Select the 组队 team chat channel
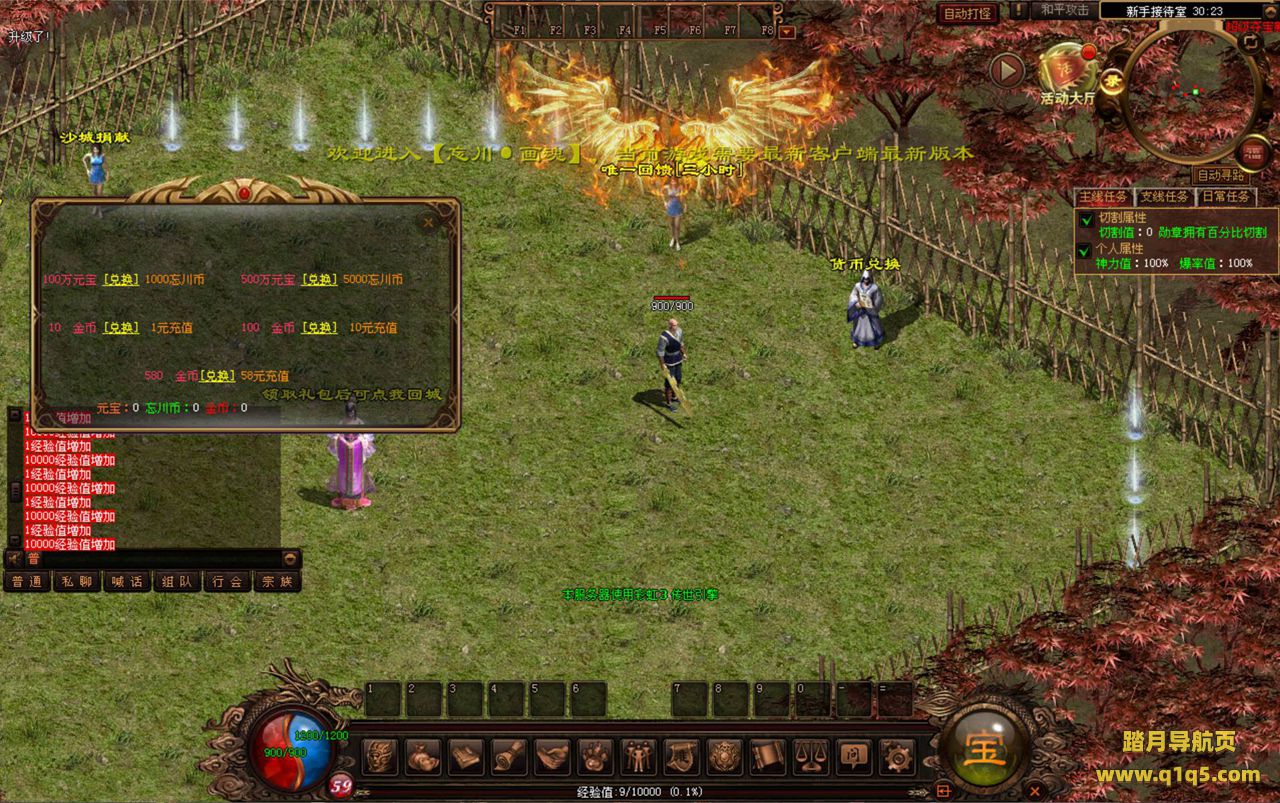1280x803 pixels. [x=177, y=581]
